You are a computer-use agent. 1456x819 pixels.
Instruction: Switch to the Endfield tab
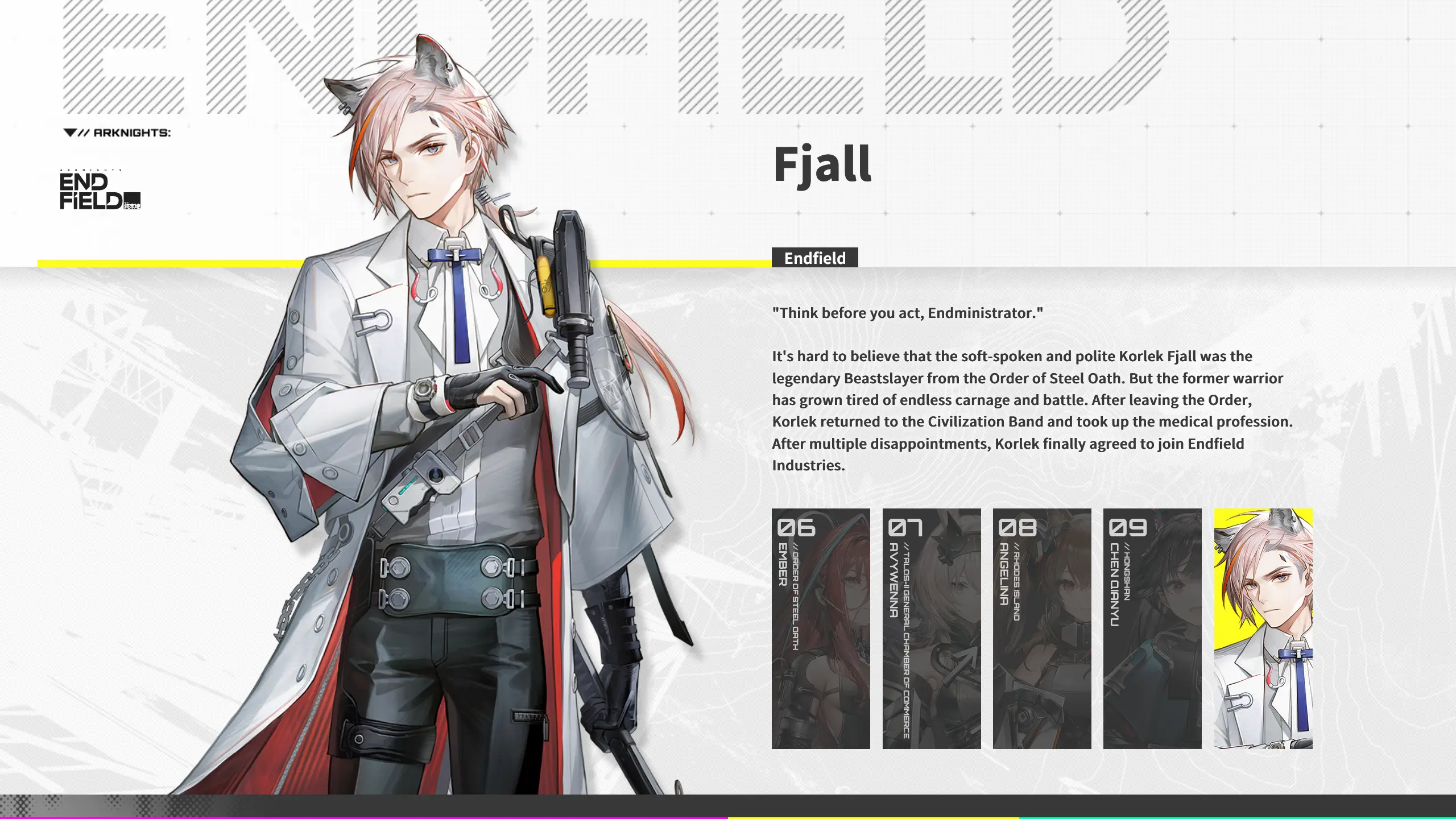tap(815, 259)
